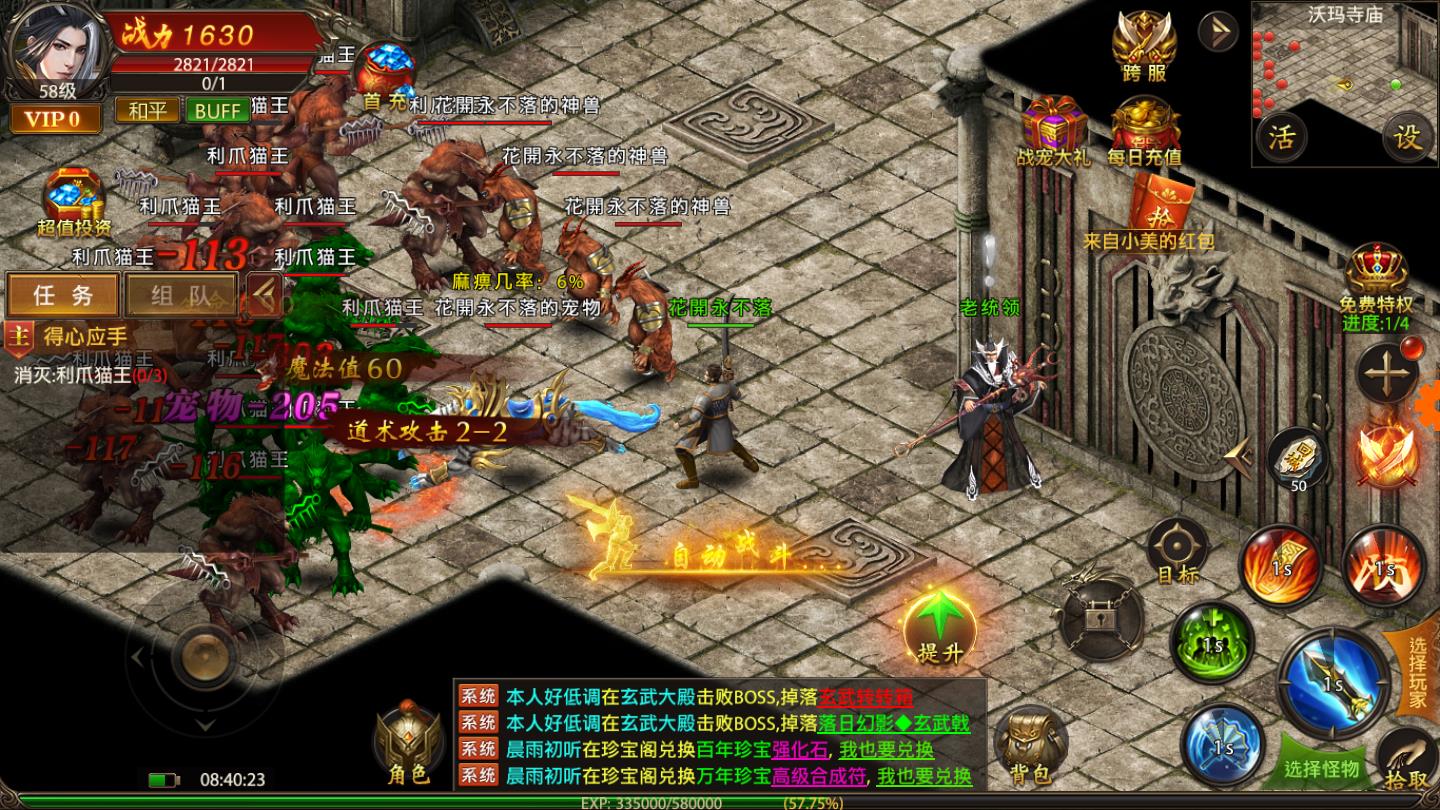Collapse the quest panel with the arrow

point(263,296)
